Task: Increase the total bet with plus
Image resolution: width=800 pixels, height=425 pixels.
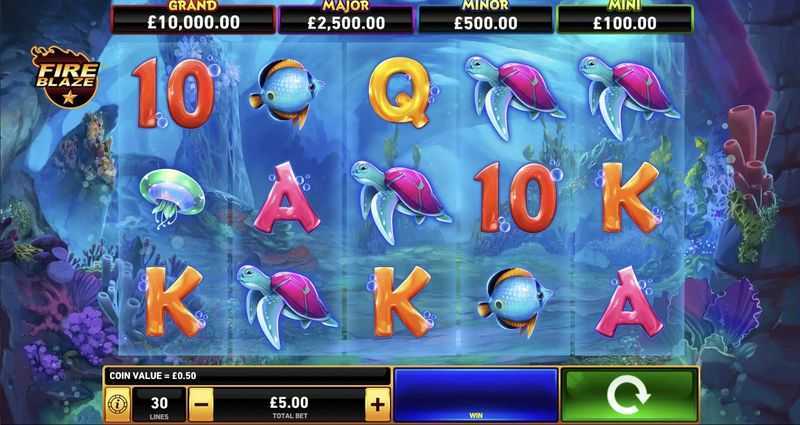Action: point(377,404)
